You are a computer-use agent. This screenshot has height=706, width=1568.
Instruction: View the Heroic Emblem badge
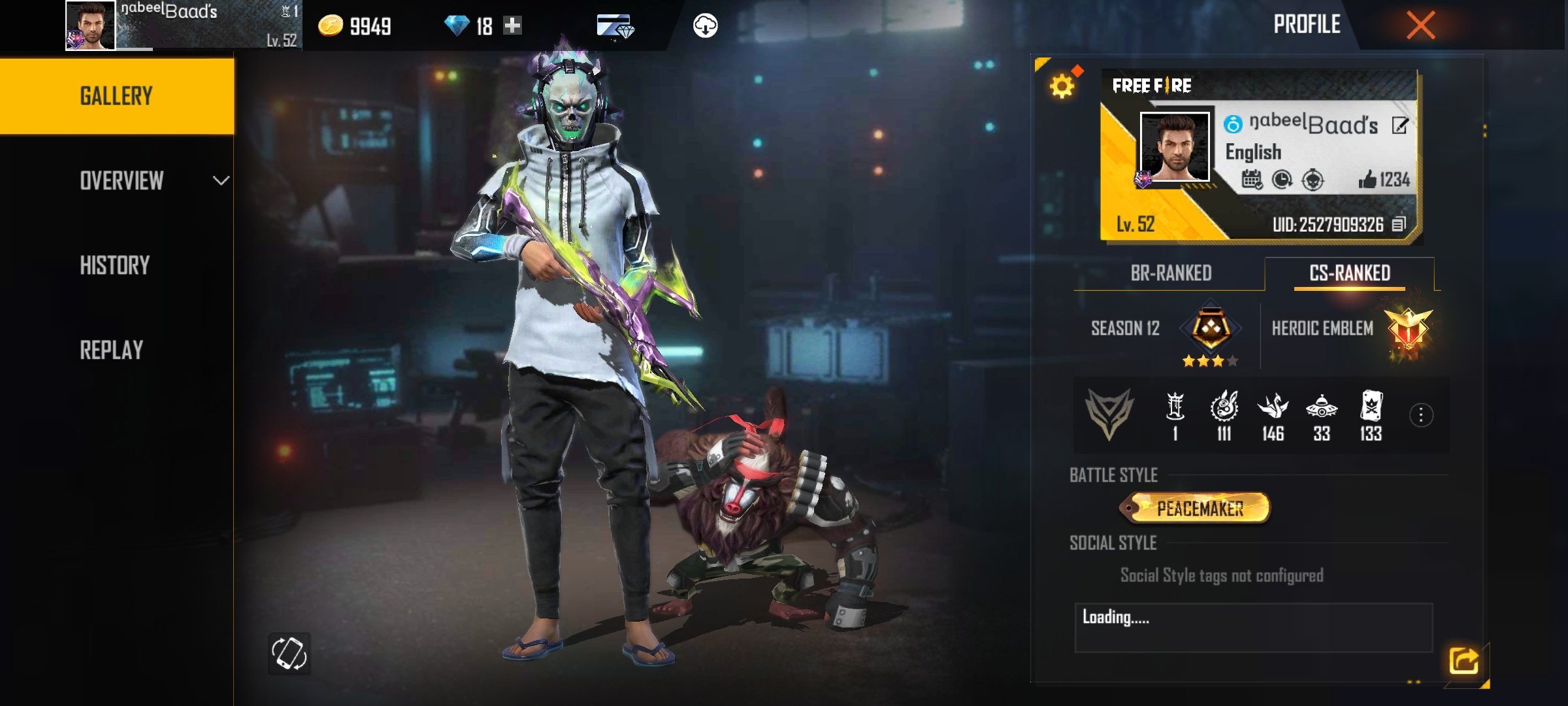1408,330
